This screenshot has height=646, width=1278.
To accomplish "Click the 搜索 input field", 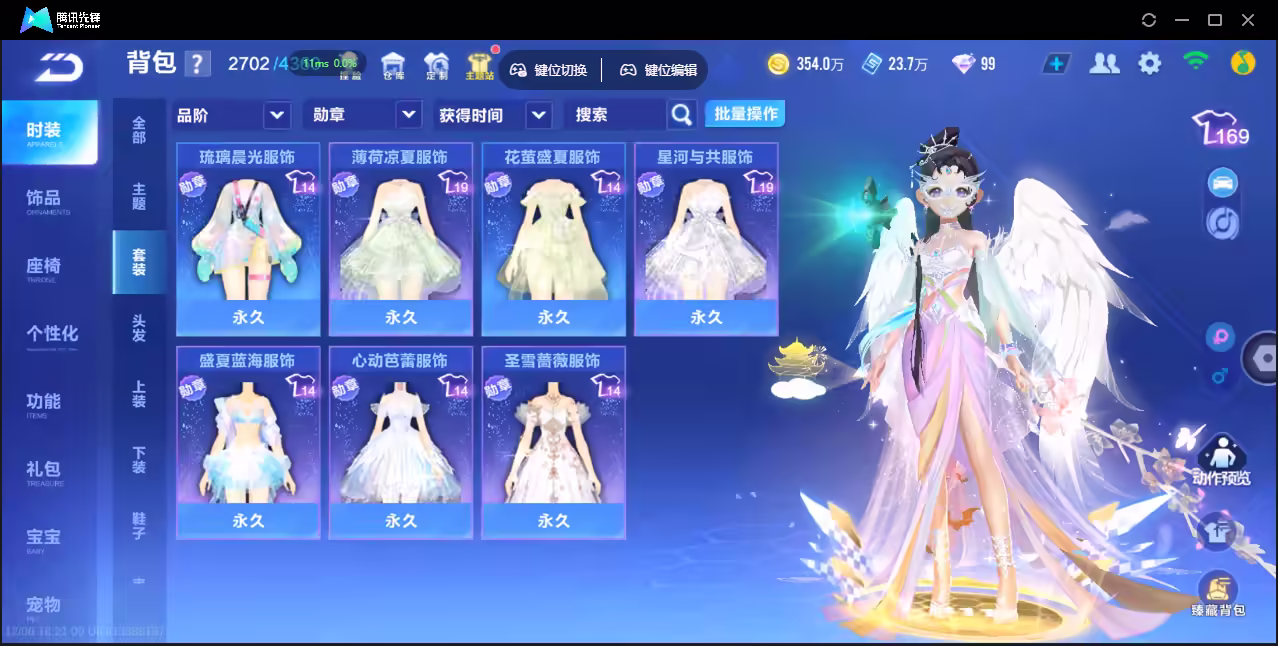I will pyautogui.click(x=615, y=115).
